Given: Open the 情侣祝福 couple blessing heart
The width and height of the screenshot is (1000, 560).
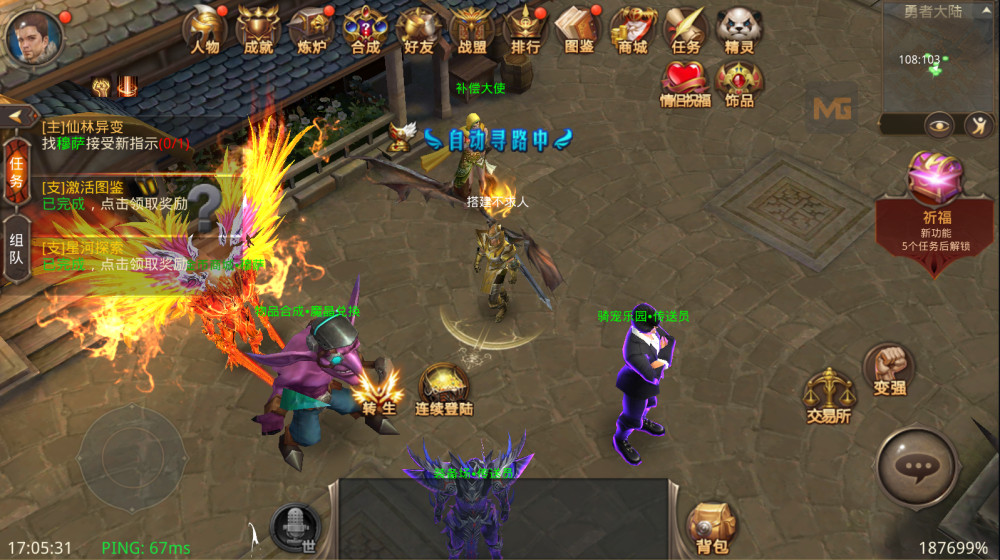Looking at the screenshot, I should 686,84.
